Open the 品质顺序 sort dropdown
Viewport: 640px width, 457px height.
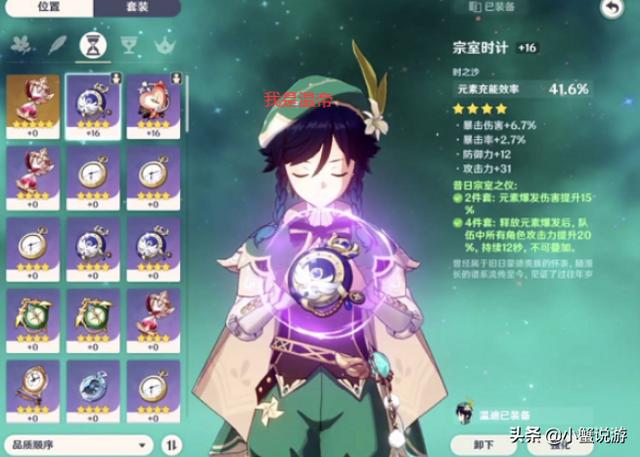tap(78, 444)
